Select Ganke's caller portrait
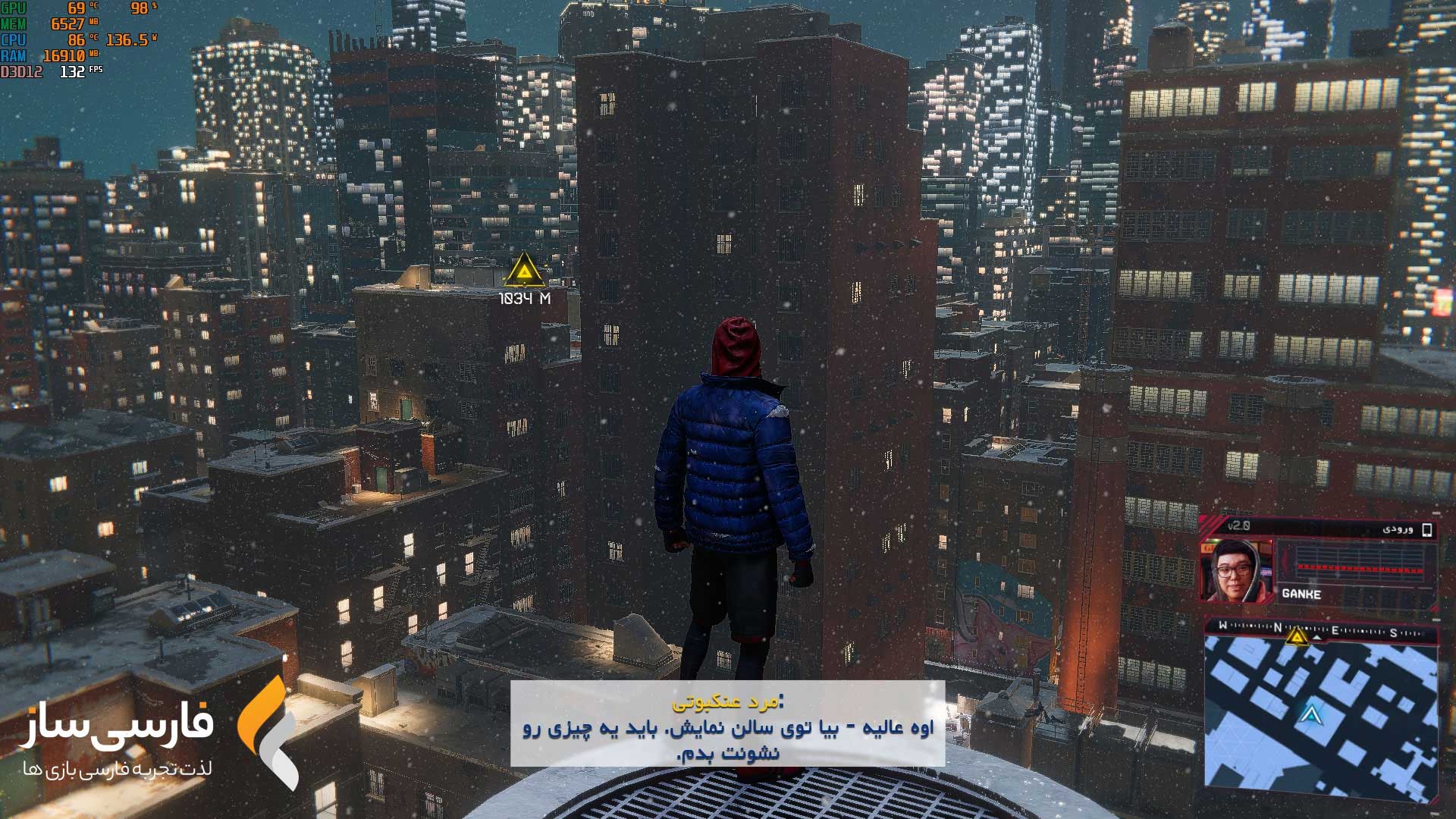 click(x=1236, y=571)
